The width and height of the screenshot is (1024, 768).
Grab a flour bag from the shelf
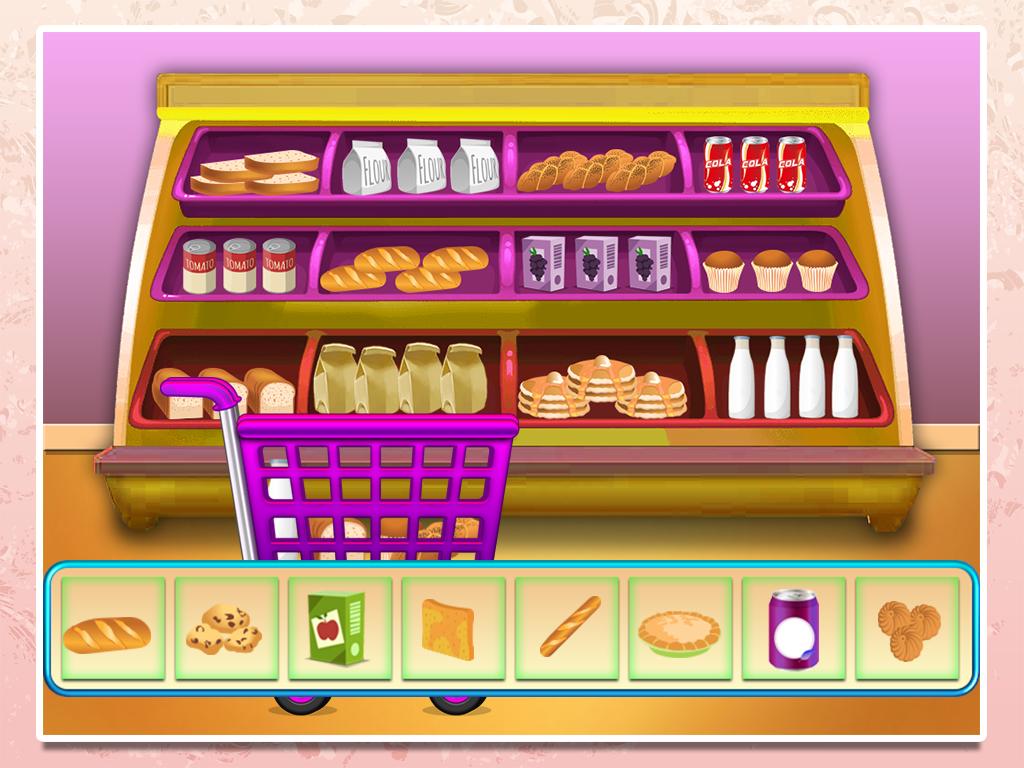pos(422,166)
